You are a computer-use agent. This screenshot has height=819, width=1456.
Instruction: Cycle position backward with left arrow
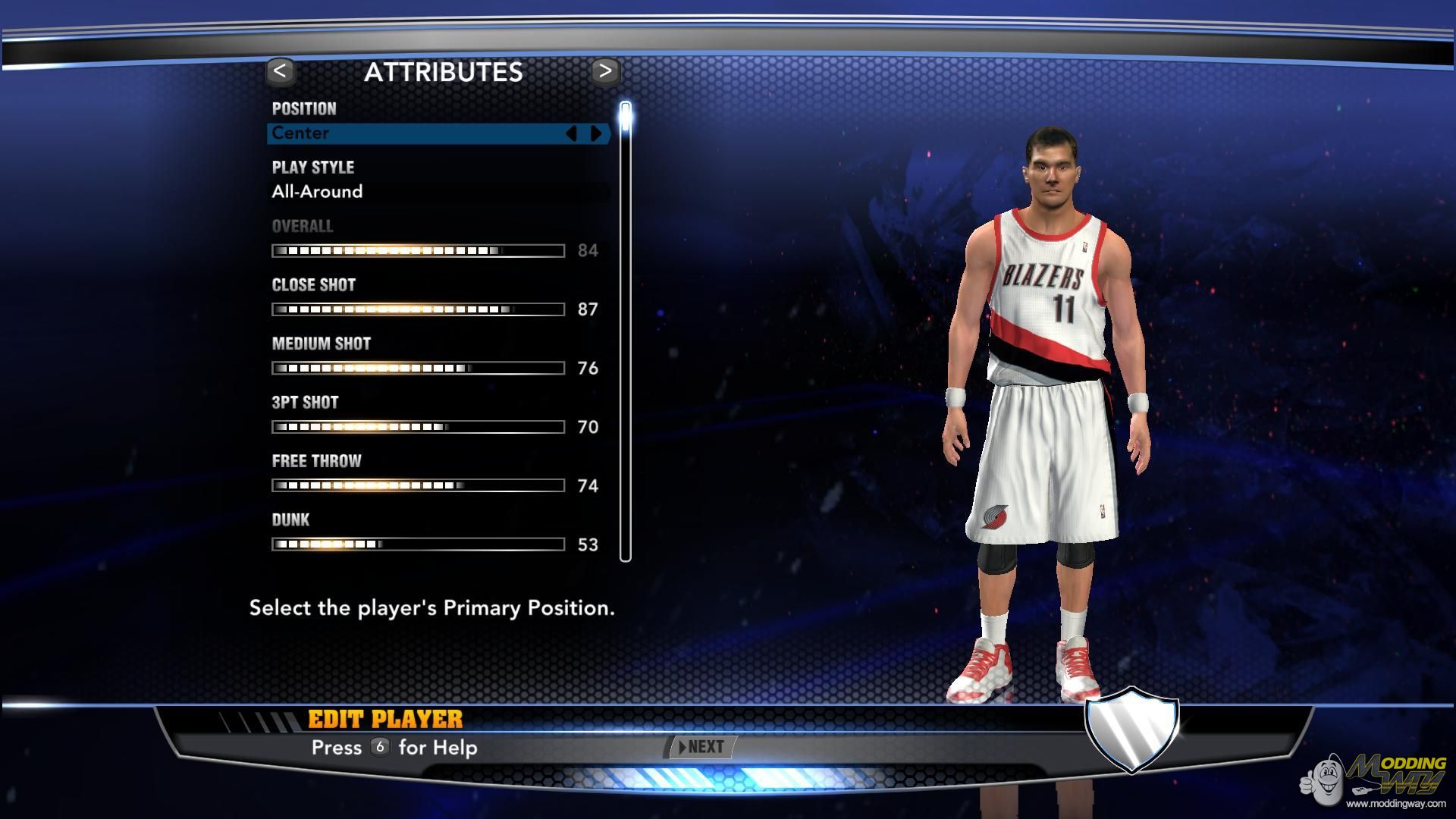pyautogui.click(x=572, y=133)
